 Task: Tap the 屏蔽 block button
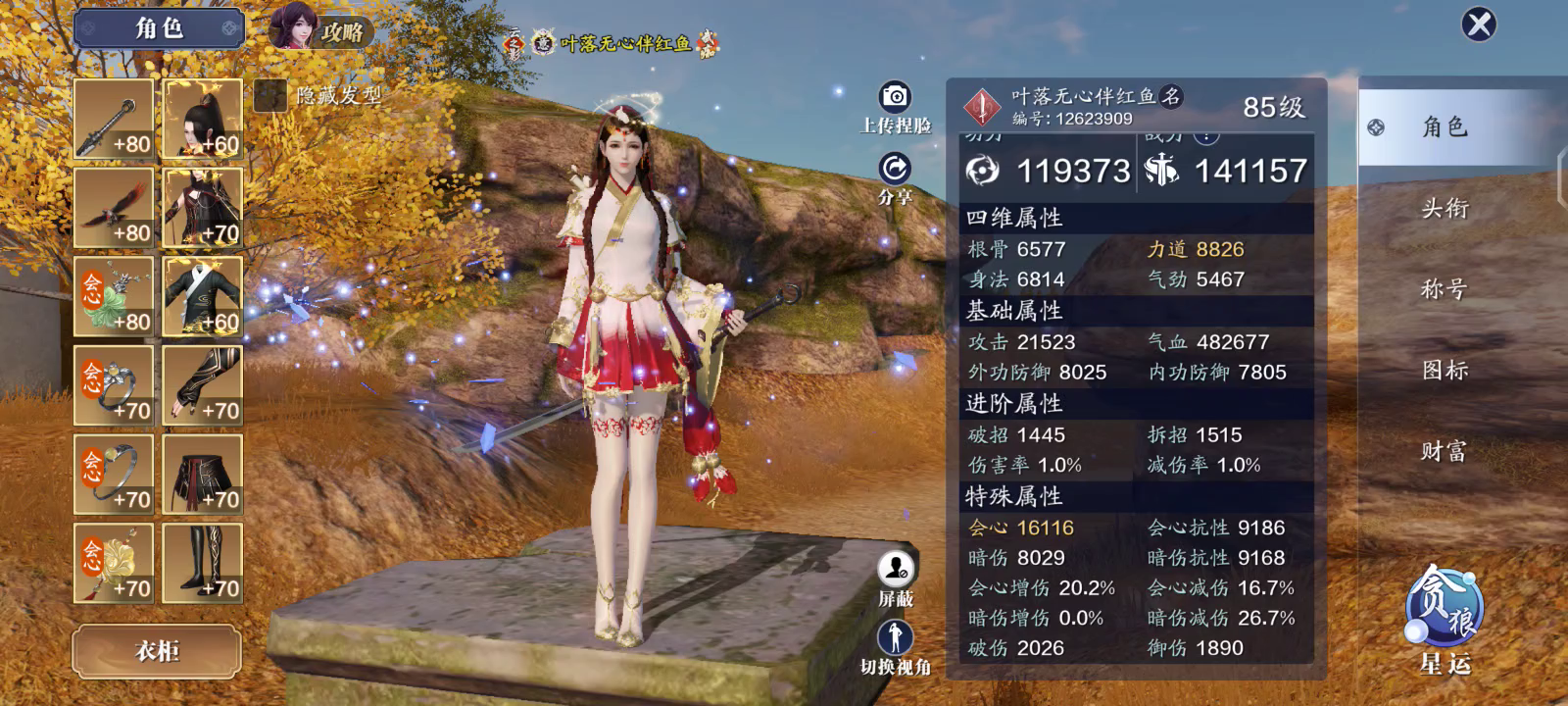[x=895, y=569]
